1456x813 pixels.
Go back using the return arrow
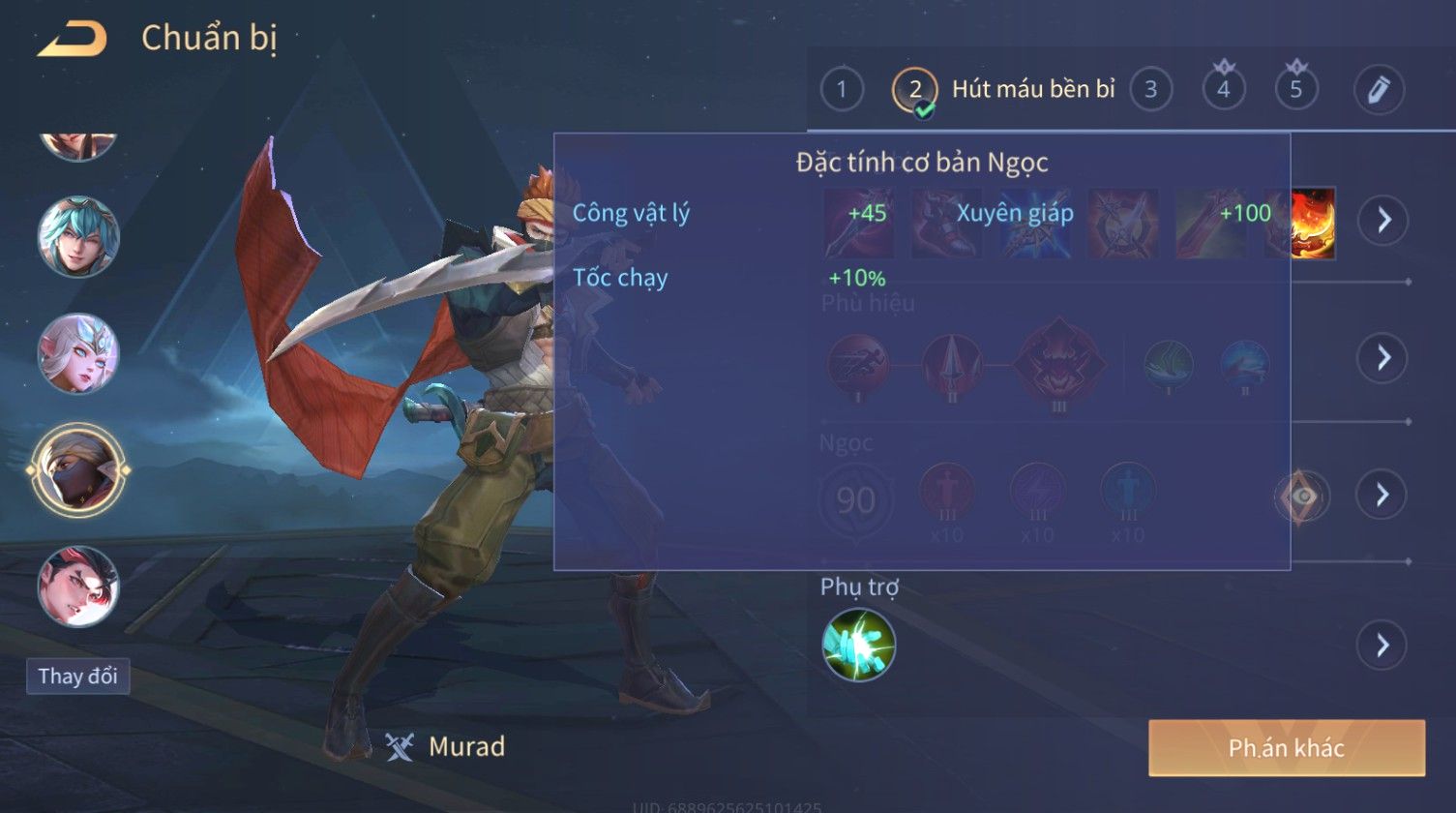pos(72,40)
